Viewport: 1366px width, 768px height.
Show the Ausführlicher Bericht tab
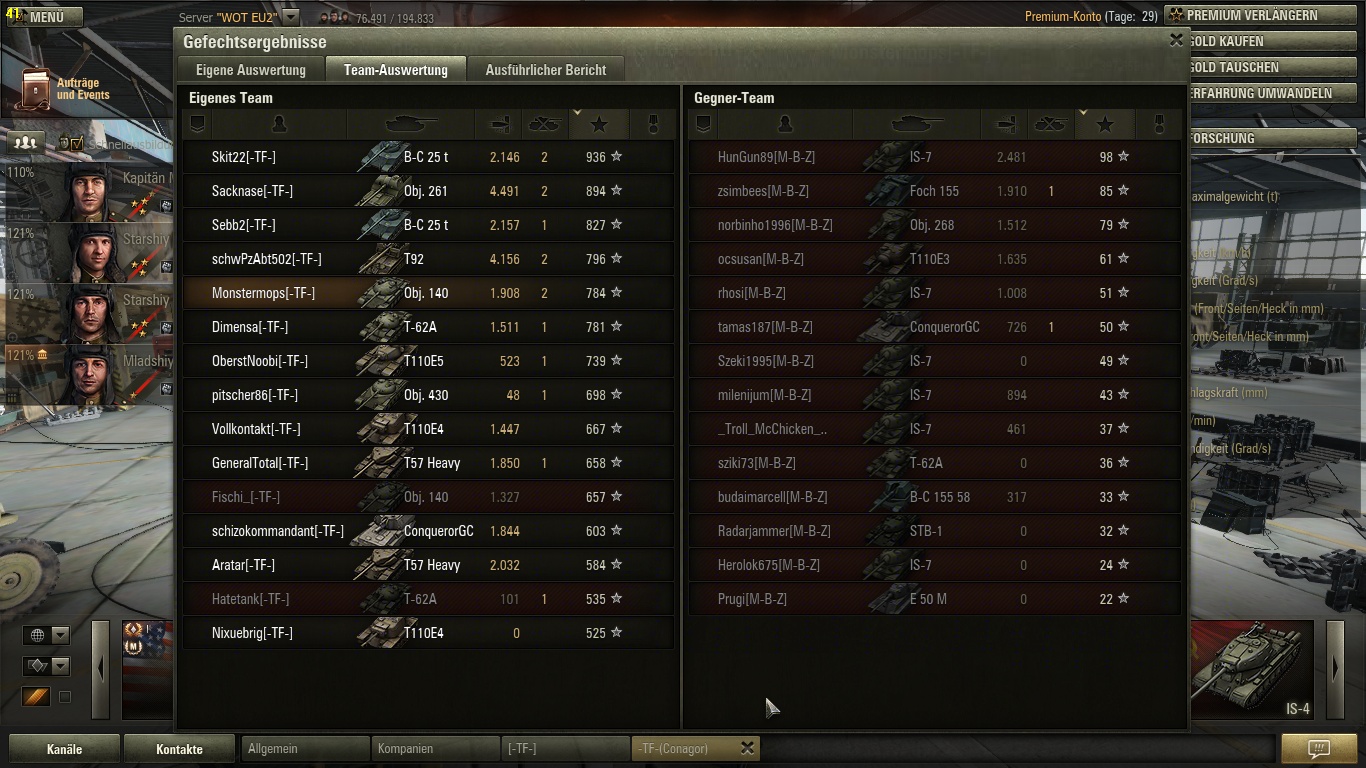tap(546, 70)
